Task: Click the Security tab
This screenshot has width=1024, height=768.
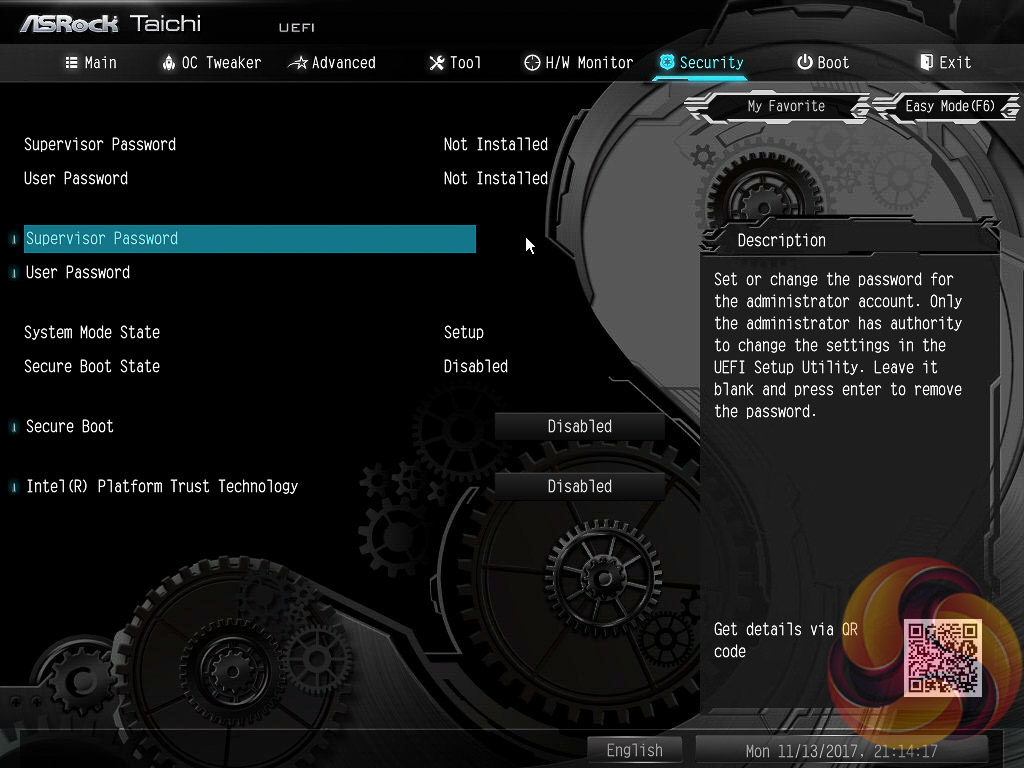Action: tap(701, 62)
